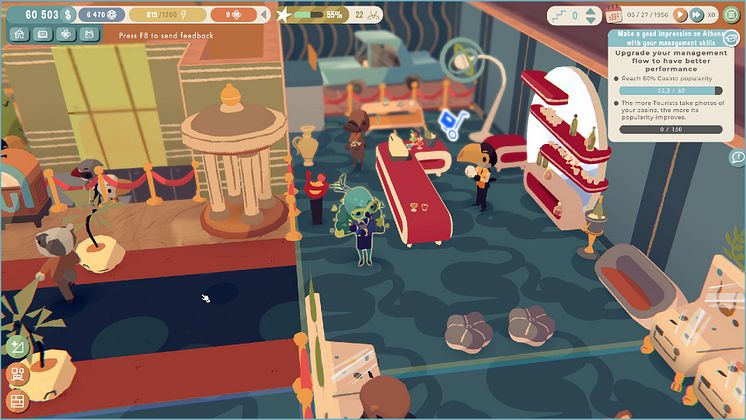
Task: Collapse the resource bar with the left arrow
Action: tap(262, 15)
